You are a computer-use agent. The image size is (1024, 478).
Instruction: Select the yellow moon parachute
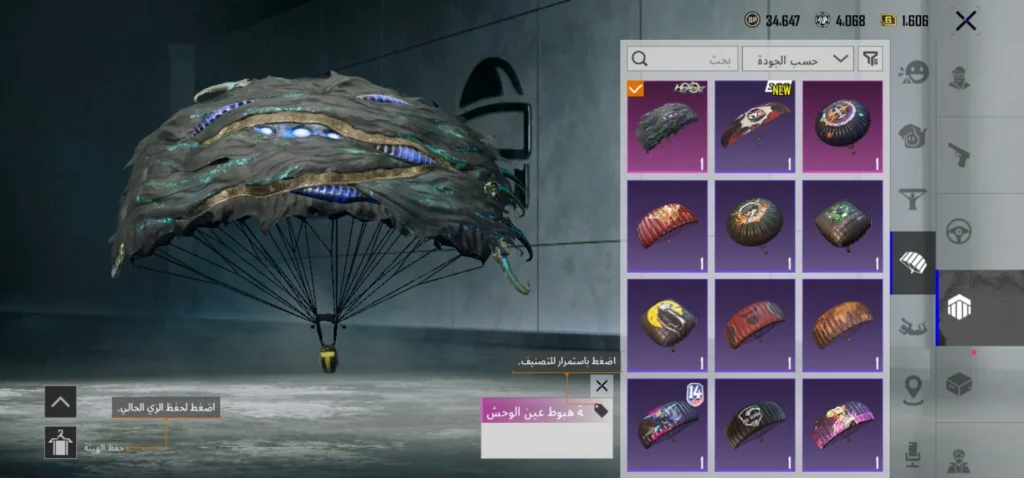pyautogui.click(x=667, y=324)
